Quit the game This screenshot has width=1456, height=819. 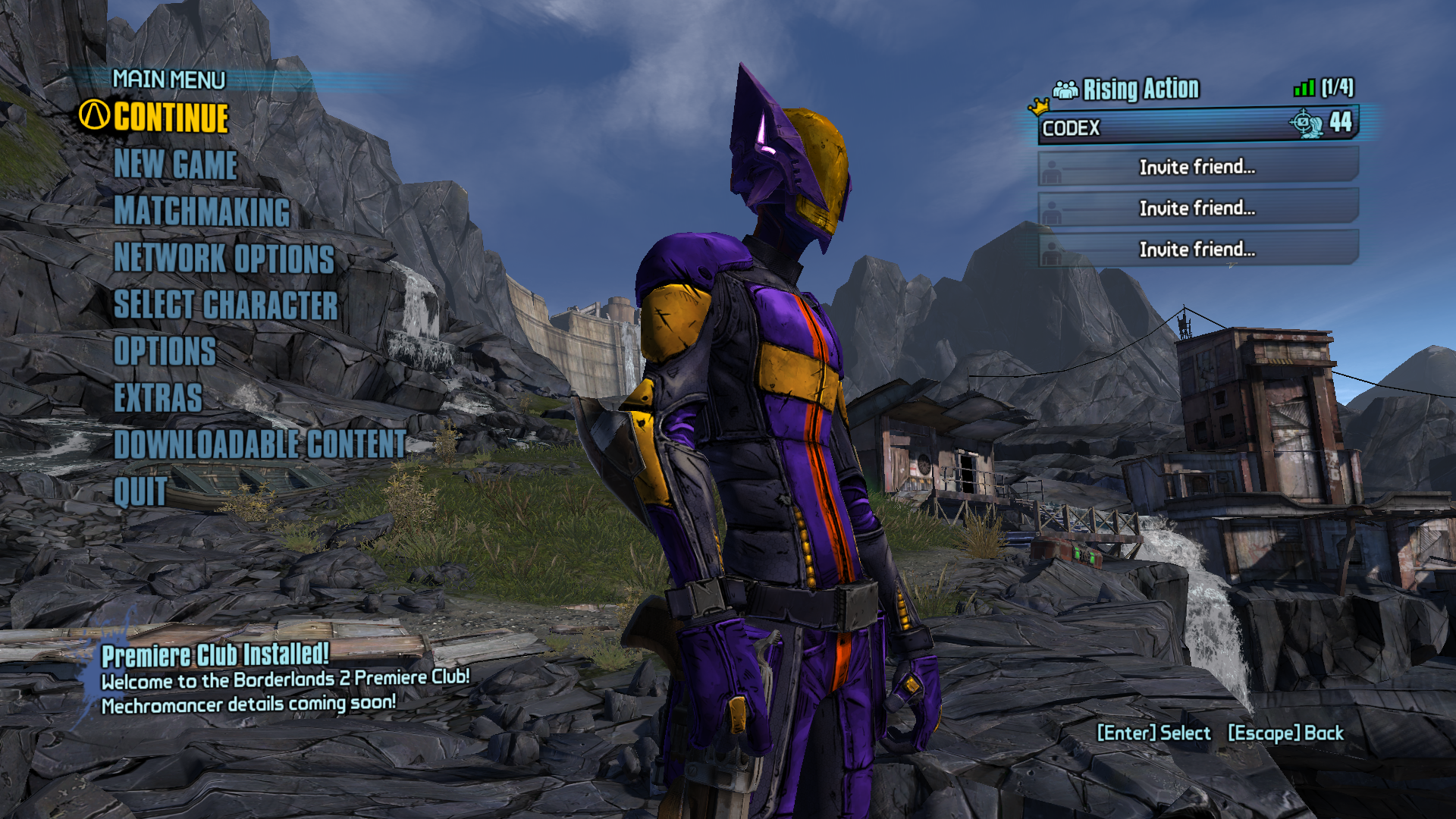(x=140, y=491)
